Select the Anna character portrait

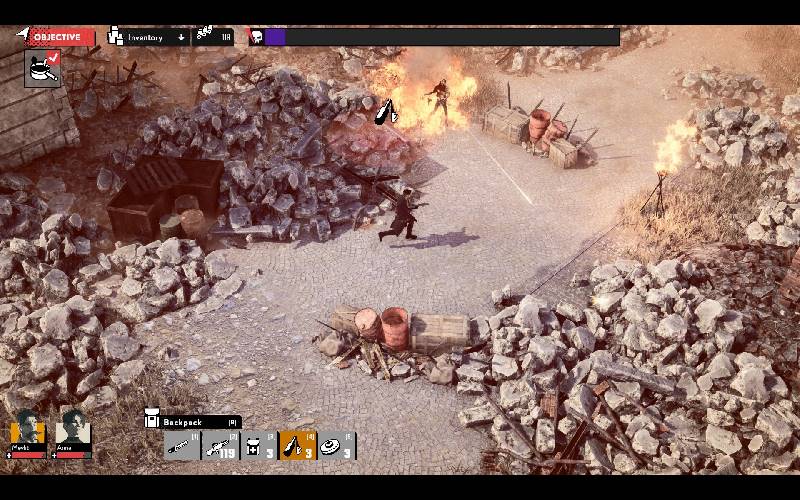(x=73, y=429)
